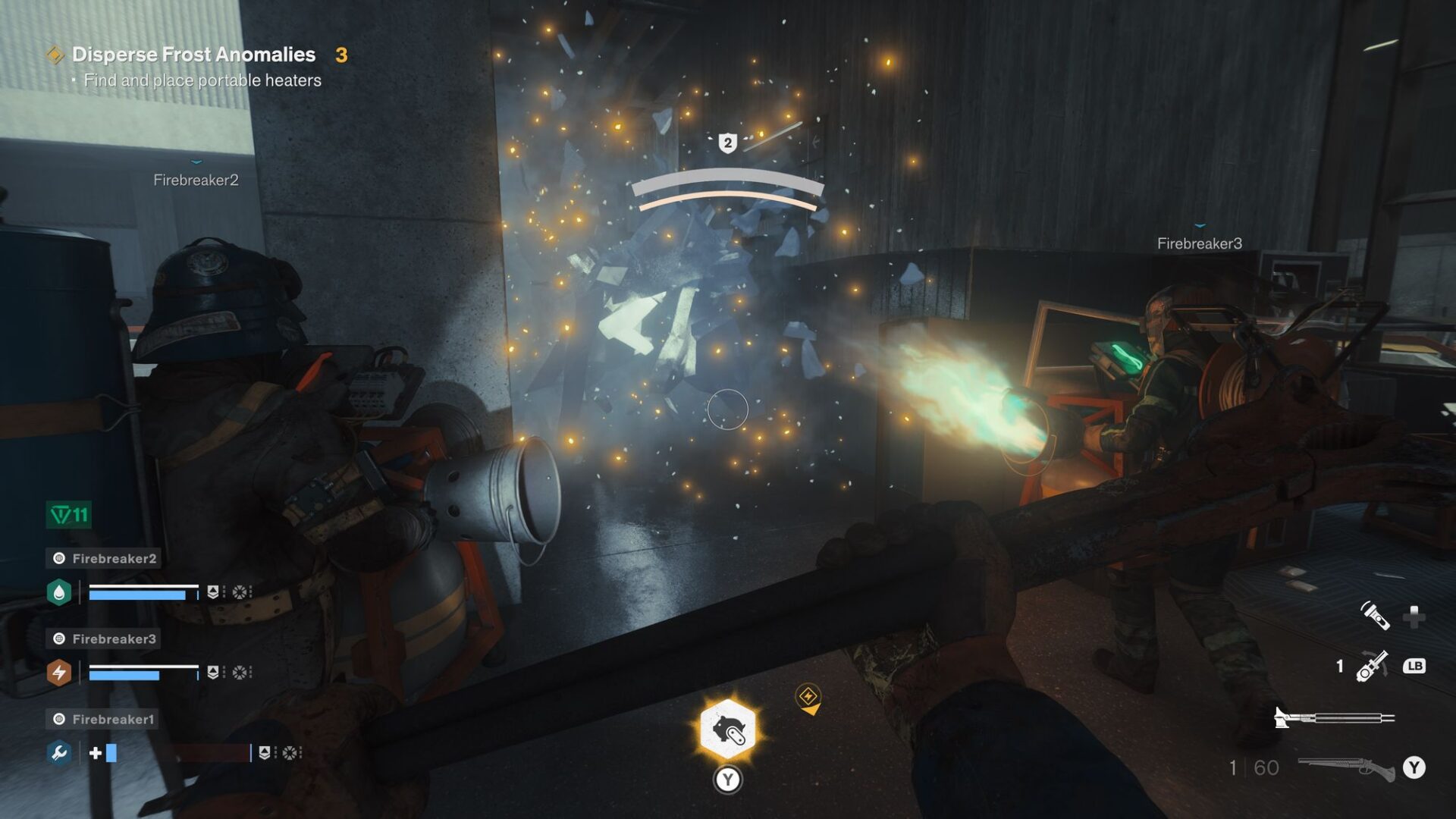1456x819 pixels.
Task: Click the green 11 currency counter icon
Action: tap(67, 513)
